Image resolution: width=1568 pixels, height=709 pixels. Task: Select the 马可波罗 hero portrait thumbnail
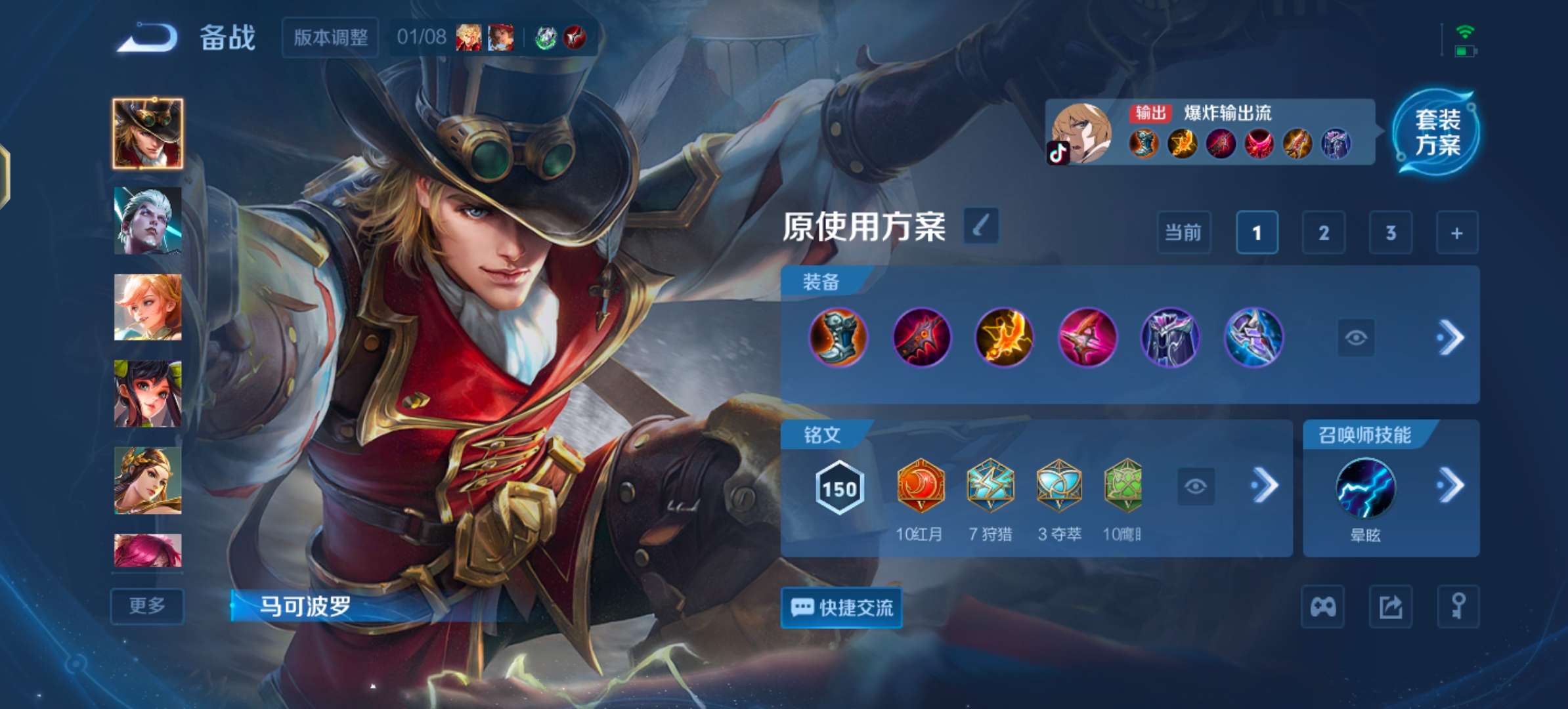click(147, 131)
